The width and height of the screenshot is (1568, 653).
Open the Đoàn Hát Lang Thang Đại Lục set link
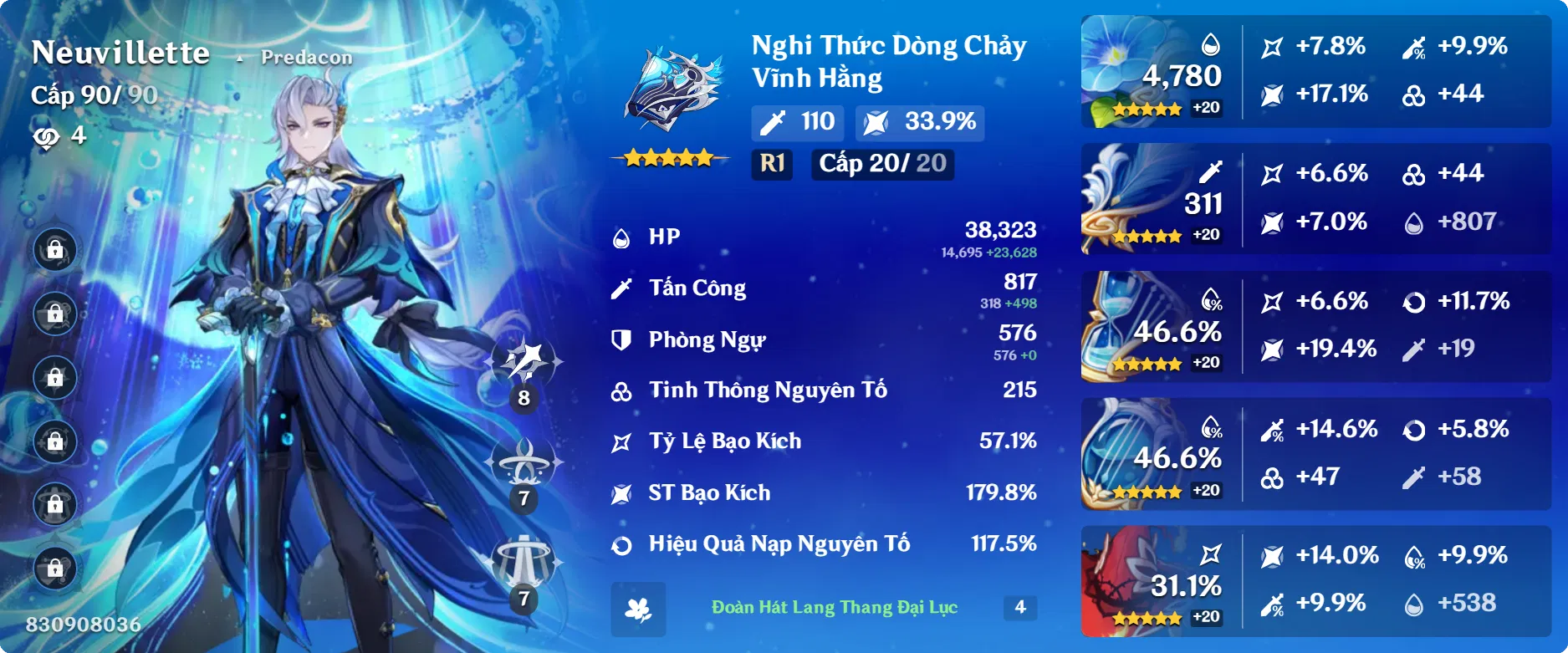836,610
